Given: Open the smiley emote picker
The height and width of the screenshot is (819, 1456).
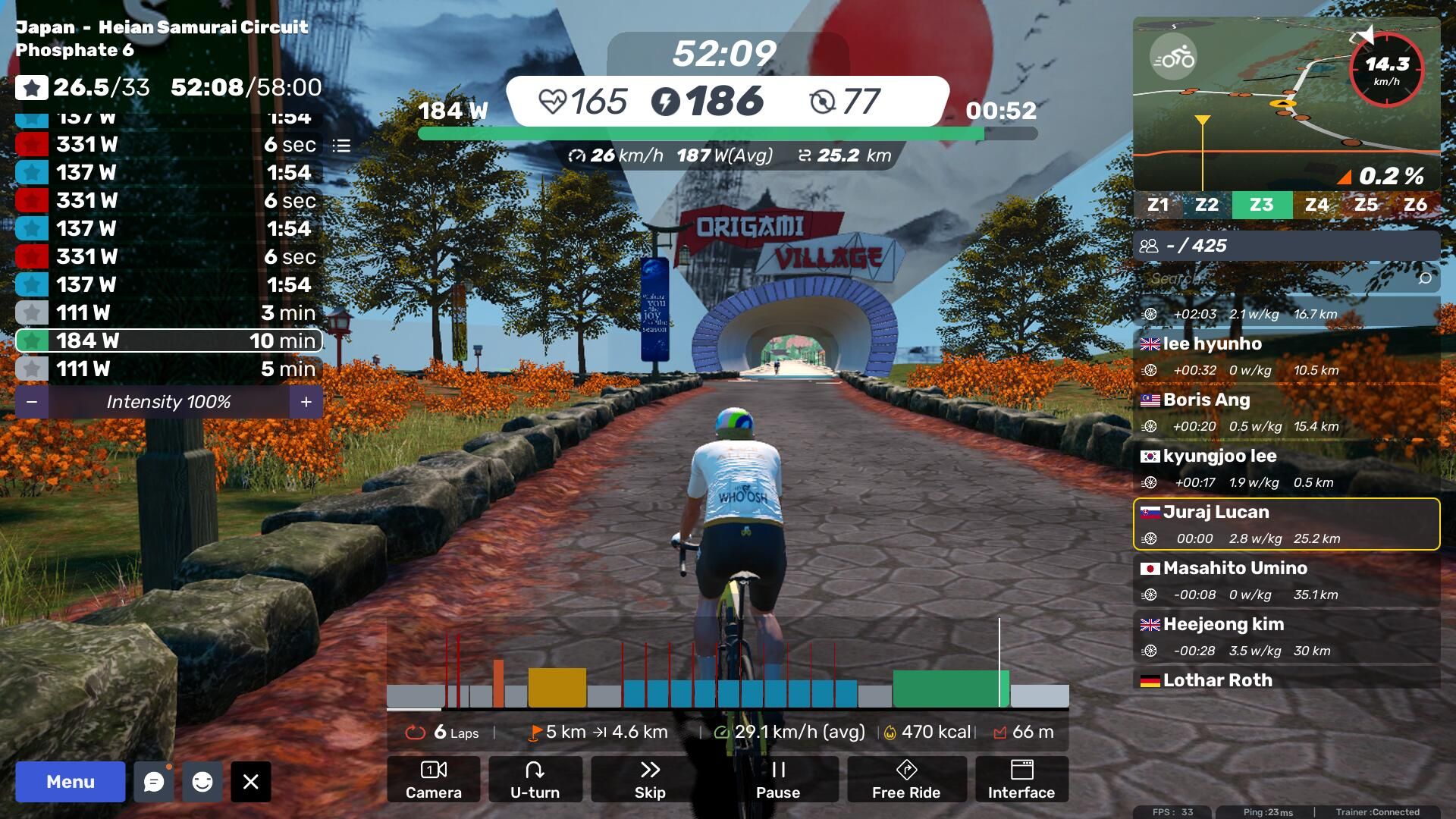Looking at the screenshot, I should click(202, 782).
